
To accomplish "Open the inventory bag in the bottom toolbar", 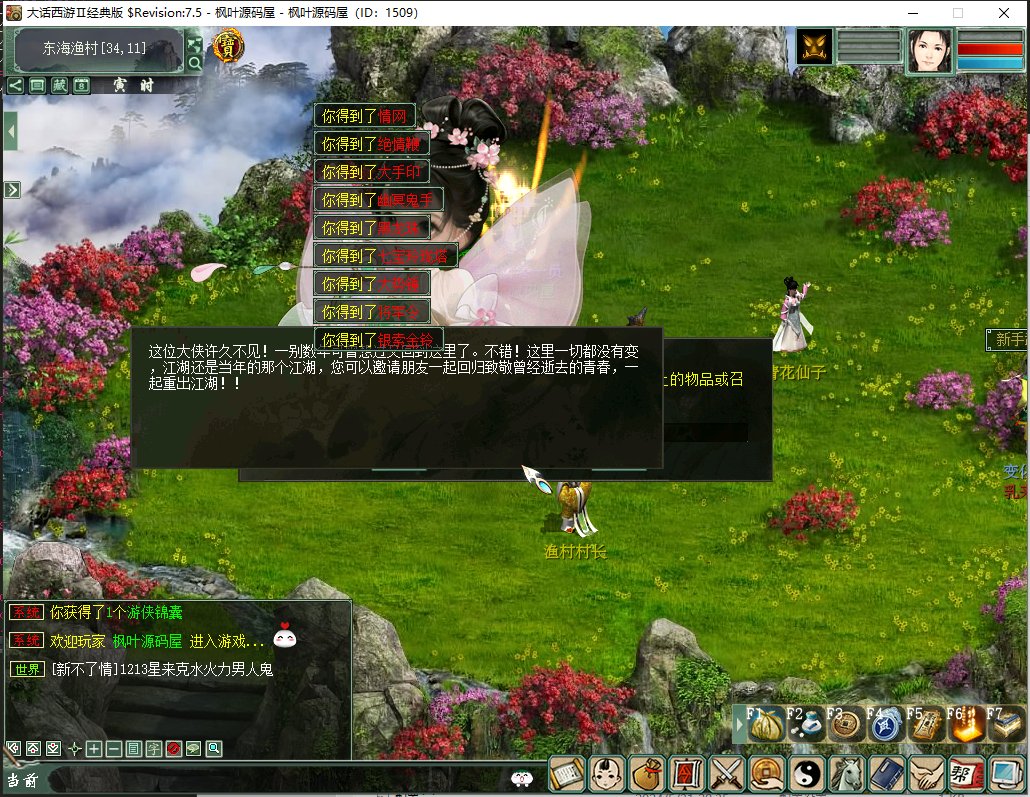I will click(x=647, y=773).
